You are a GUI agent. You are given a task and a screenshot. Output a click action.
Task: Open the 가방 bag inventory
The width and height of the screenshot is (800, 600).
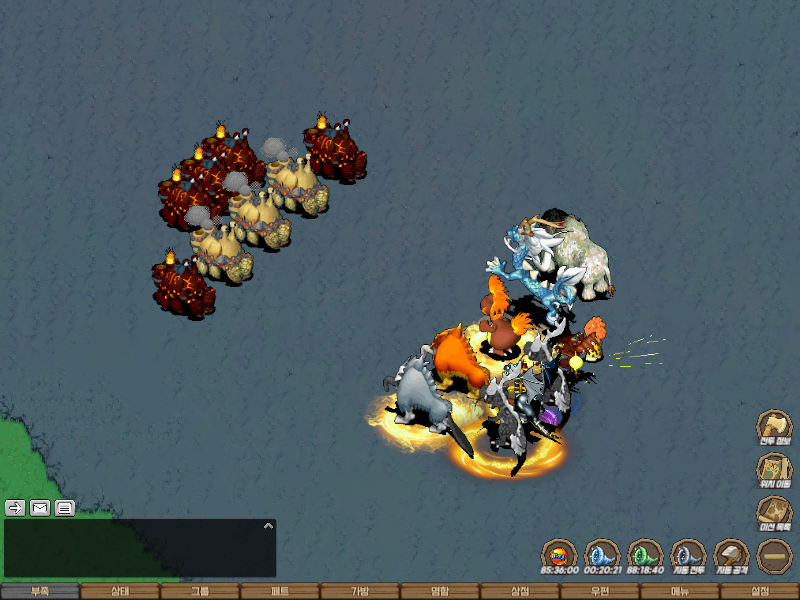[x=360, y=591]
